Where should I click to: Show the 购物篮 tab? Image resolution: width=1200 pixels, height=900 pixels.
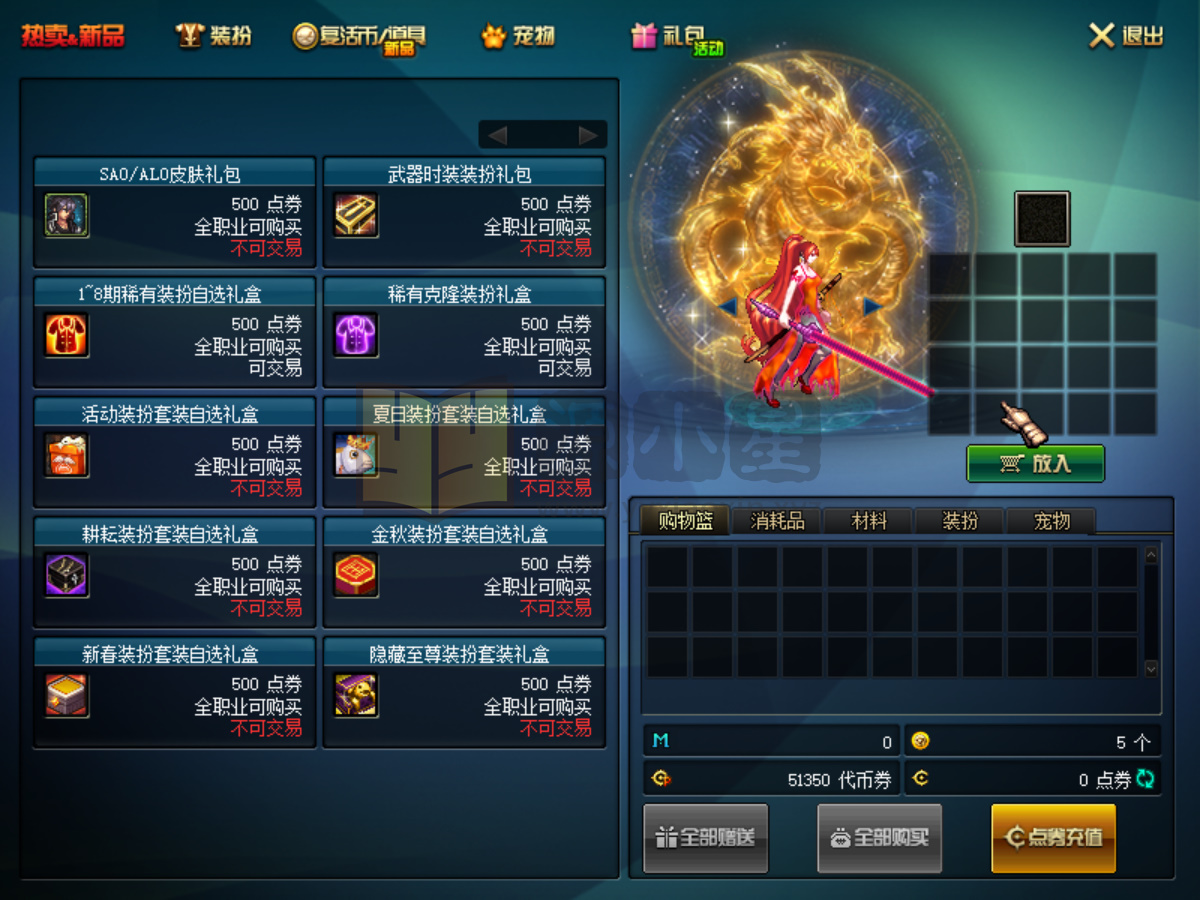click(x=685, y=521)
